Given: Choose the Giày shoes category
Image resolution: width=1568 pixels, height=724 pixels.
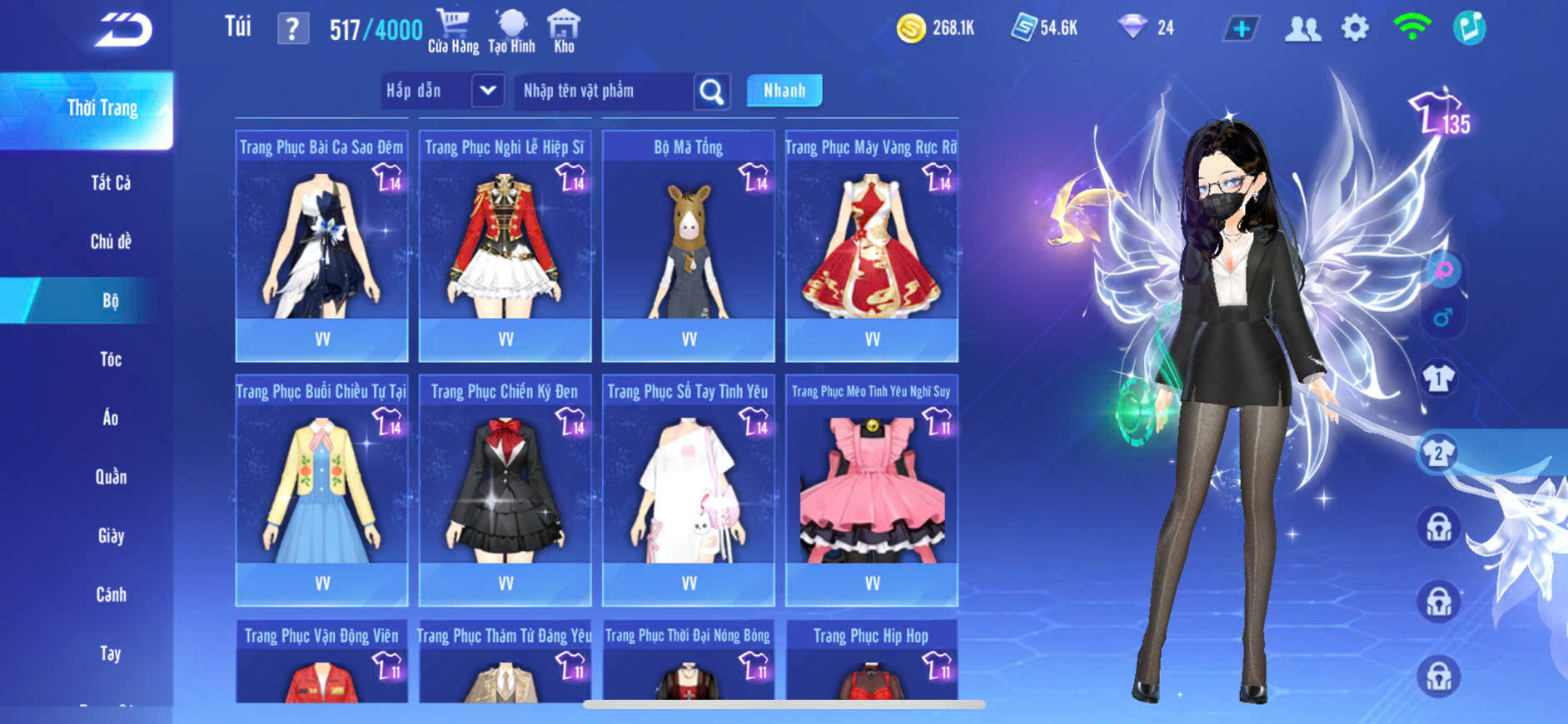Looking at the screenshot, I should 111,536.
